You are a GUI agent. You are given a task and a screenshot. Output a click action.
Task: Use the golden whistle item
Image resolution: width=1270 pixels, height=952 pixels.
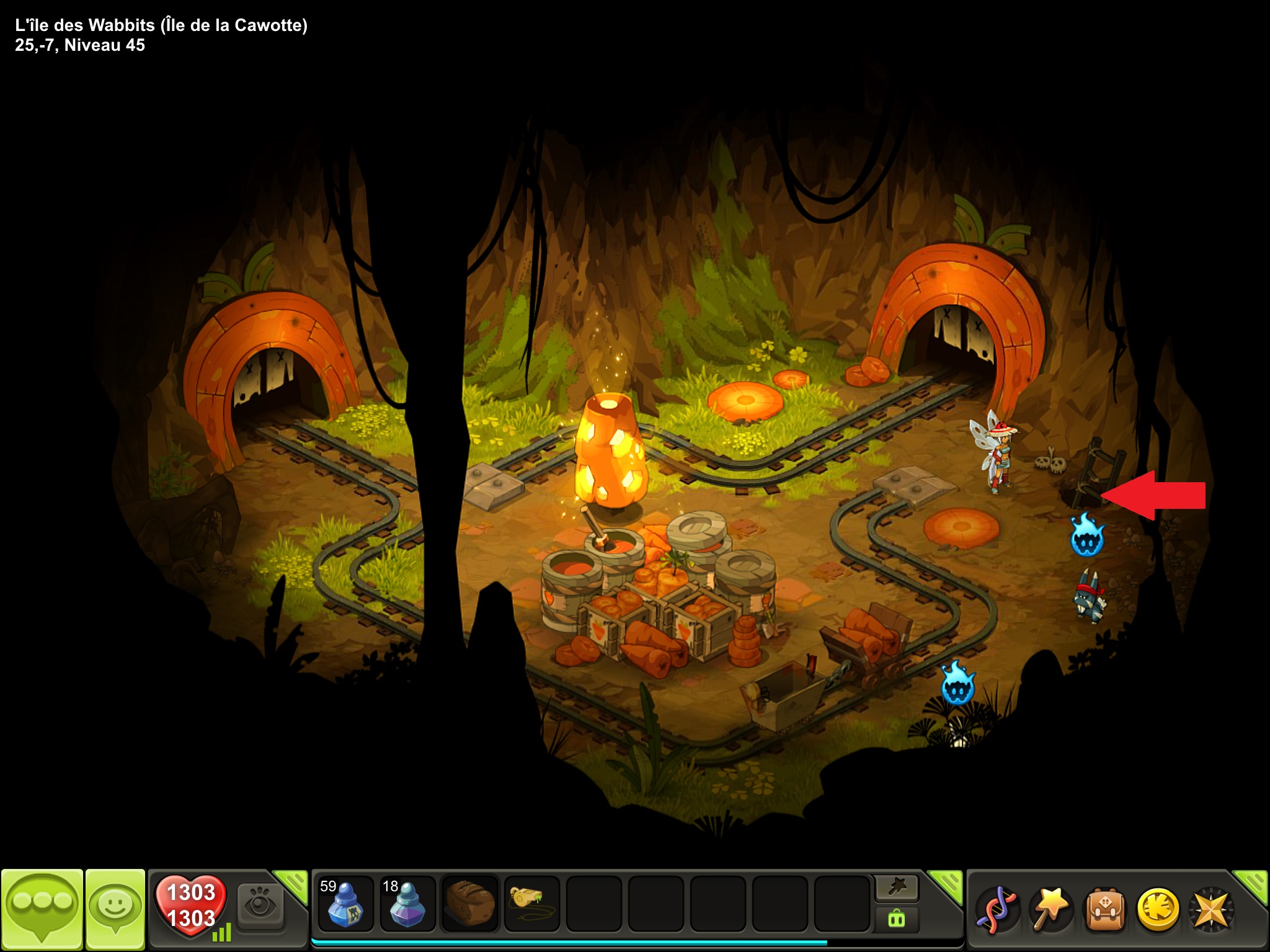[x=531, y=904]
